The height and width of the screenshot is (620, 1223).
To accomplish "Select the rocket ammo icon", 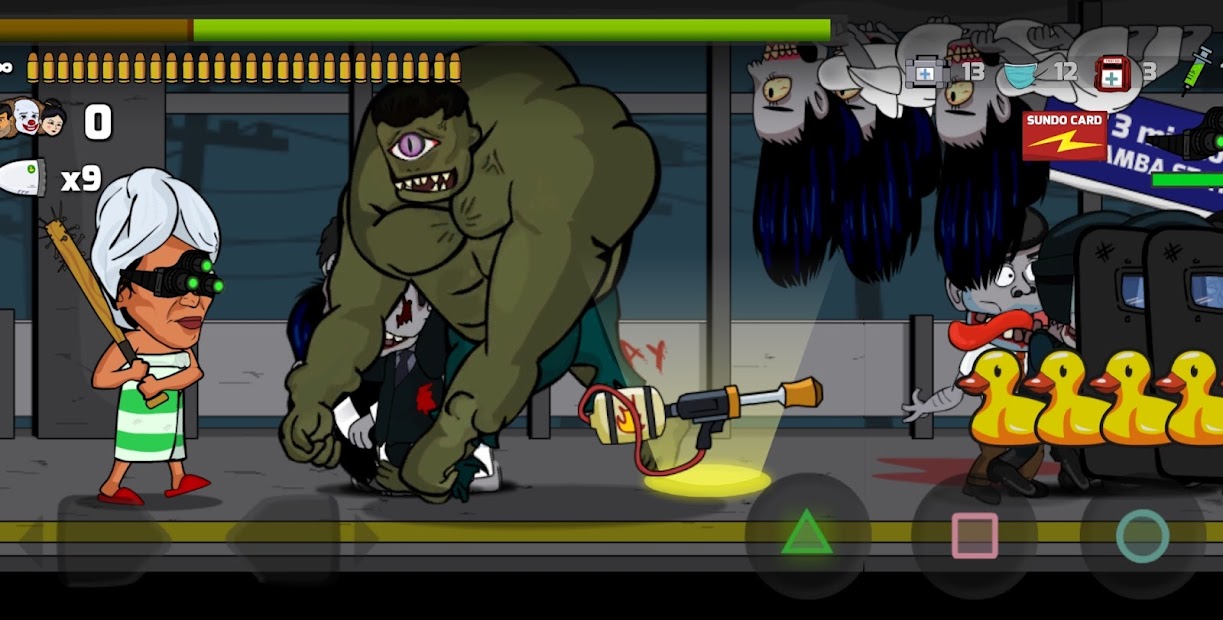I will coord(24,178).
